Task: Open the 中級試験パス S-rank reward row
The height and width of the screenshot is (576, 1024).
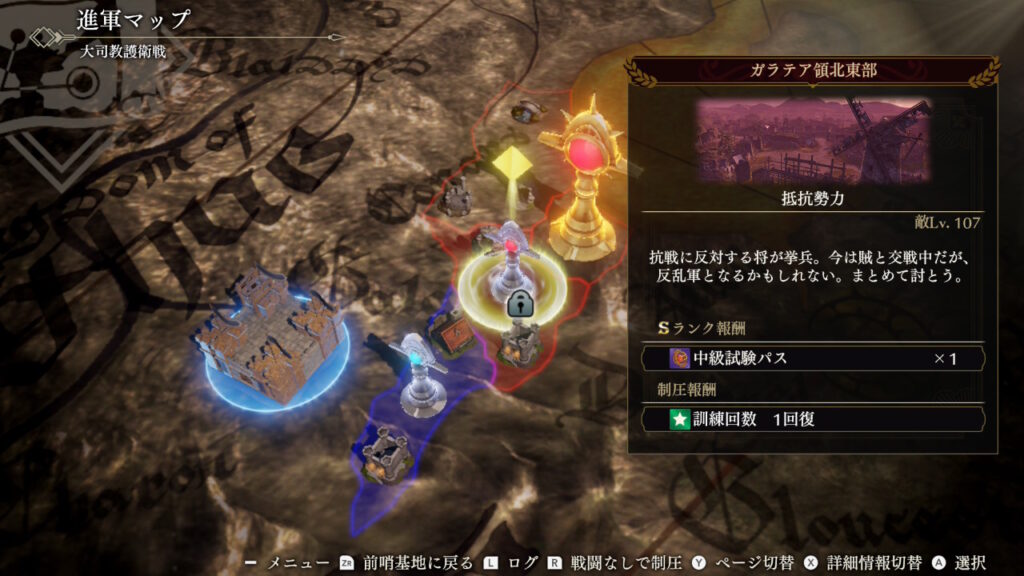Action: tap(813, 358)
